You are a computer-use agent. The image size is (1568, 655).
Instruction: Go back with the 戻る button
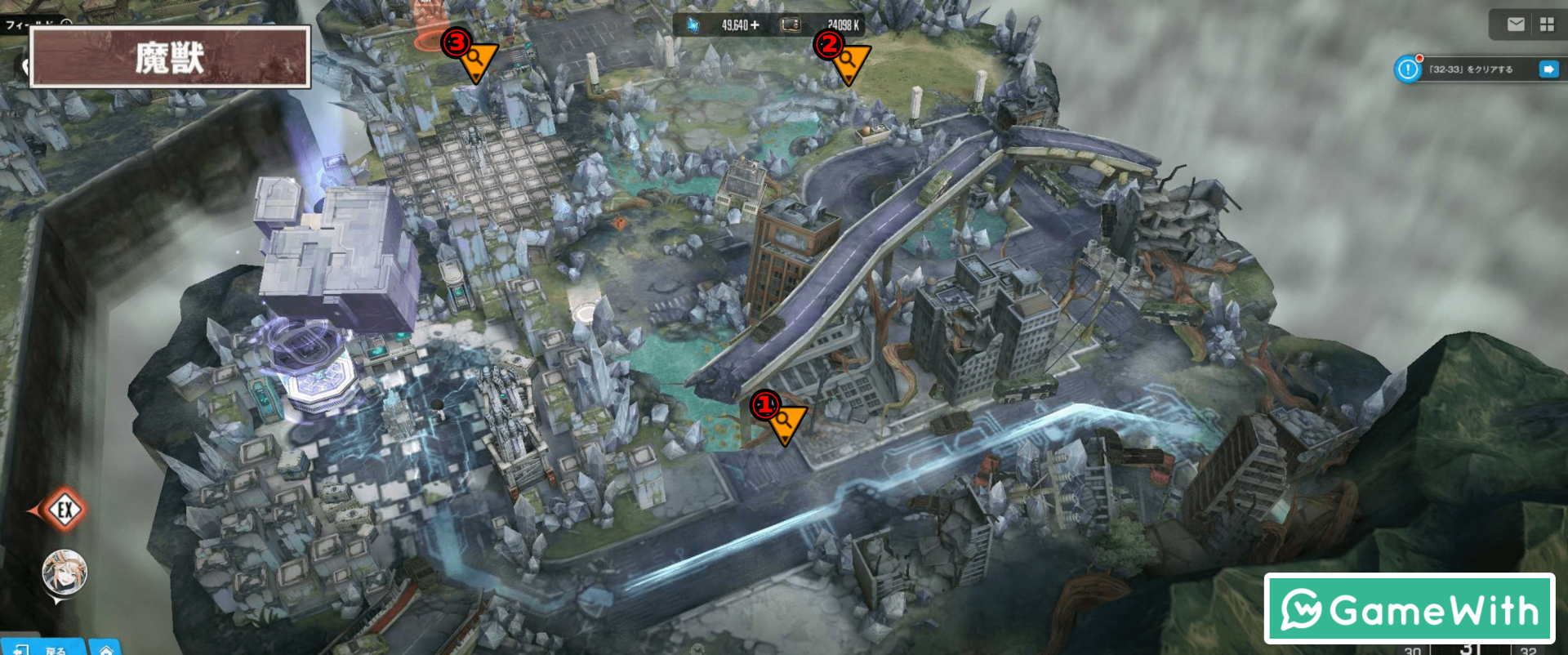pyautogui.click(x=45, y=648)
